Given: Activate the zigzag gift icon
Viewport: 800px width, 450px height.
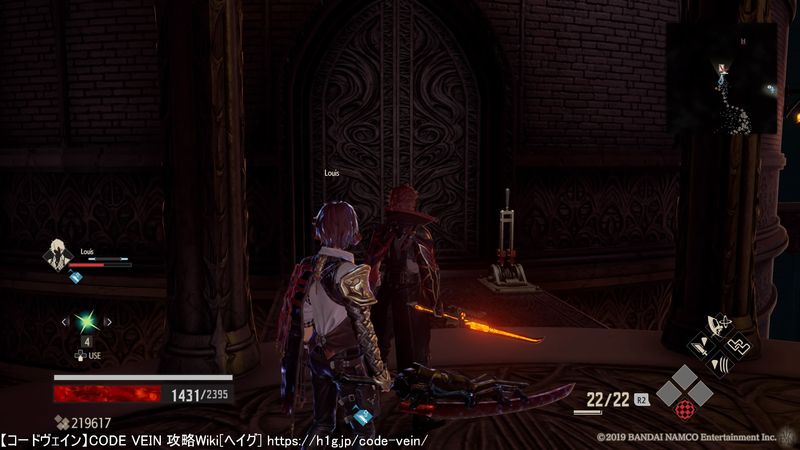Looking at the screenshot, I should pos(741,346).
